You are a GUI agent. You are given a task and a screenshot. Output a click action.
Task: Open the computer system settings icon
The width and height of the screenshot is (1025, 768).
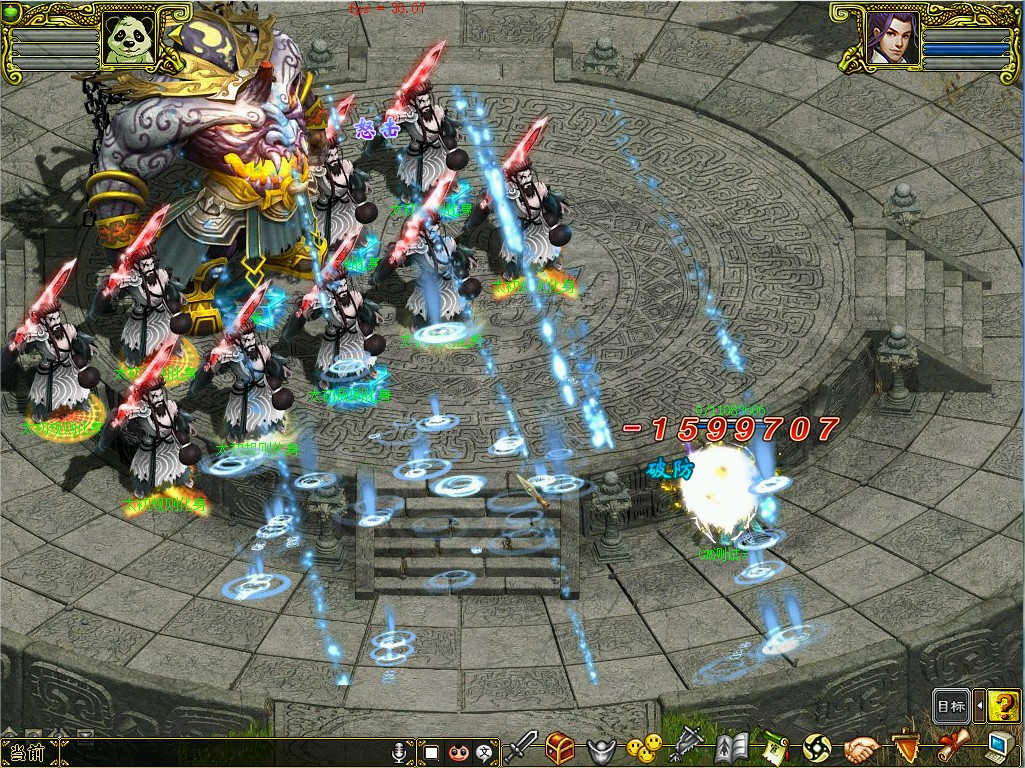pyautogui.click(x=999, y=746)
